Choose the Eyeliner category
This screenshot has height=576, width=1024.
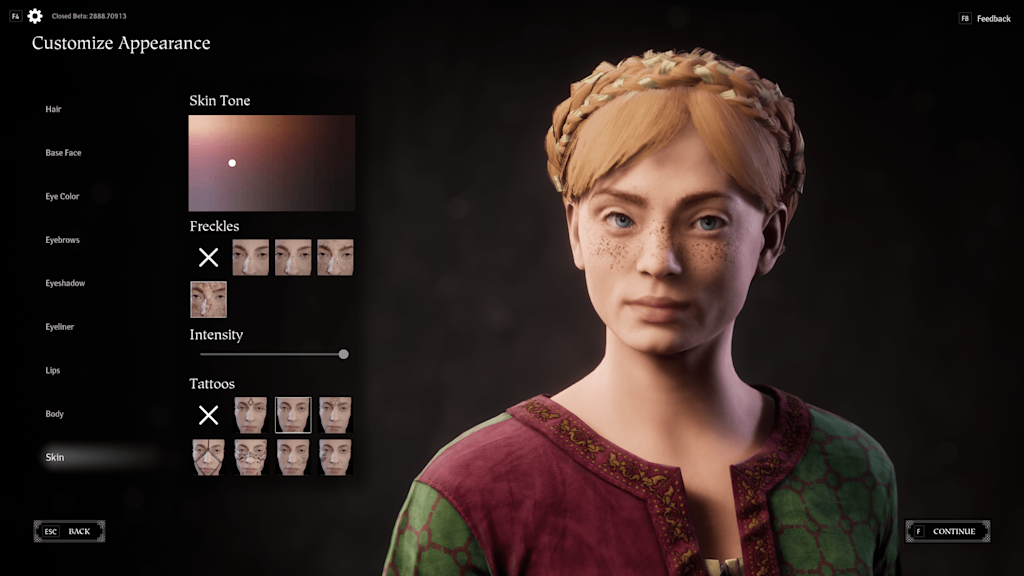click(x=60, y=327)
